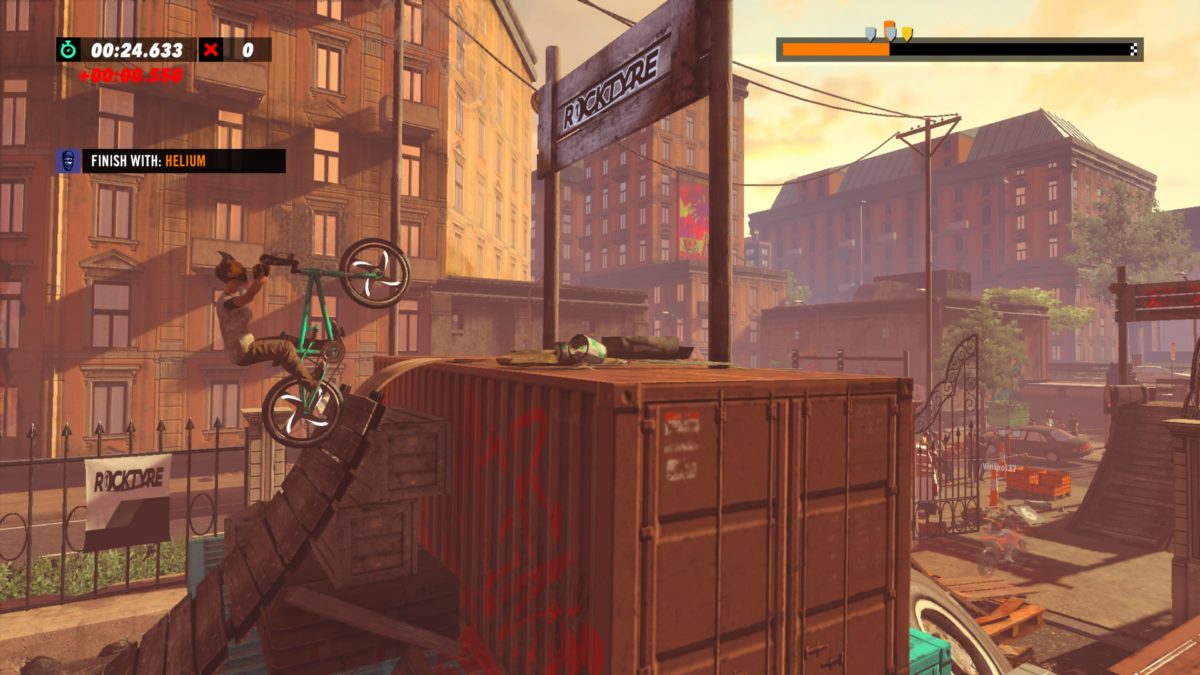Select the "Finish with: Helium" objective tracker
Image resolution: width=1200 pixels, height=675 pixels.
tap(182, 161)
